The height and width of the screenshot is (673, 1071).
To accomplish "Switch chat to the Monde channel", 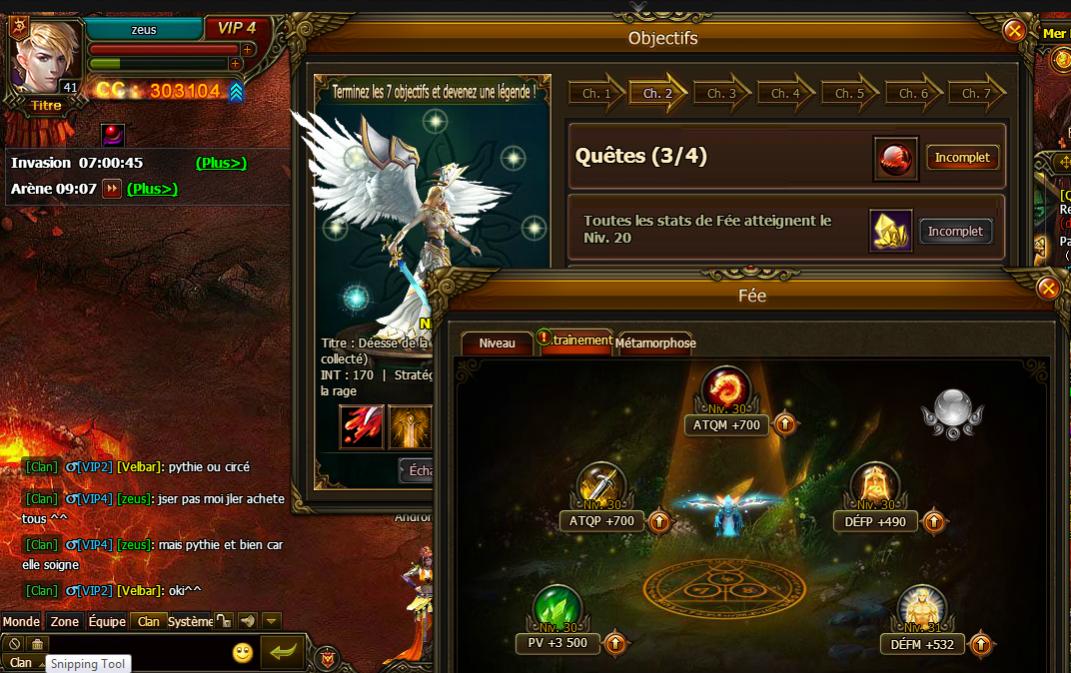I will click(21, 621).
